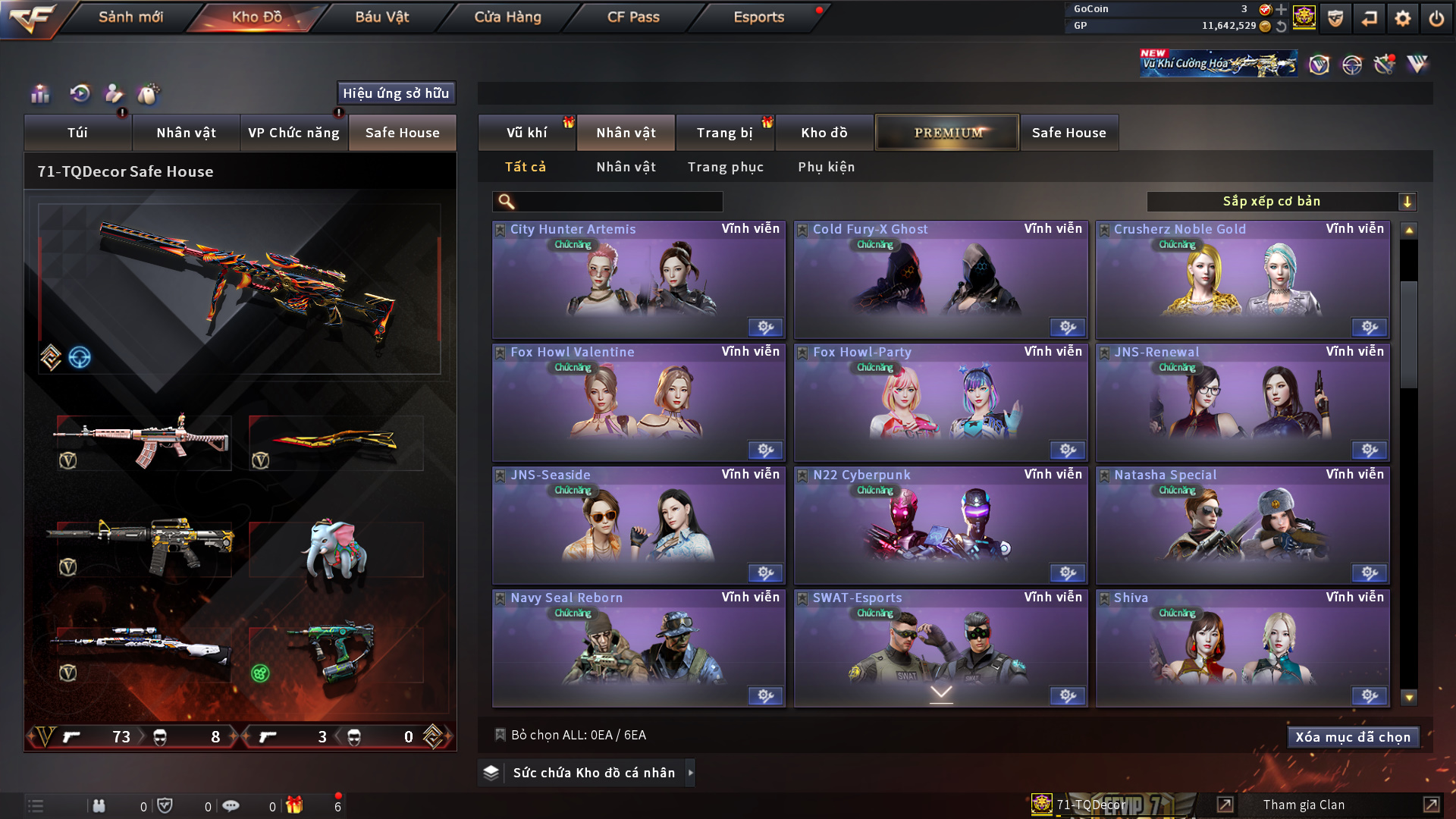Open the Túi bag tab
1456x819 pixels.
(77, 133)
